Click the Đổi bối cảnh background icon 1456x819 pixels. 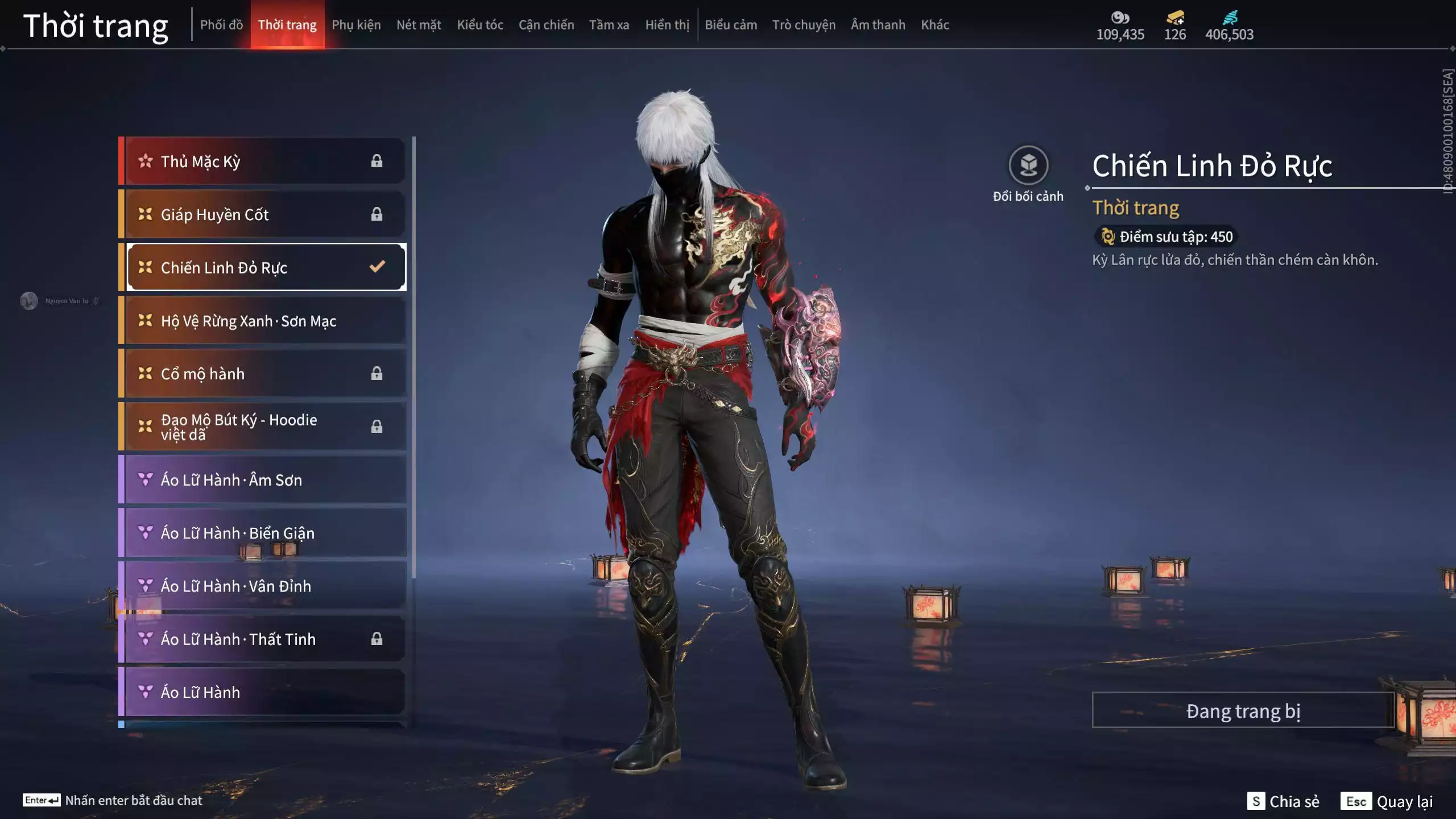click(x=1028, y=166)
